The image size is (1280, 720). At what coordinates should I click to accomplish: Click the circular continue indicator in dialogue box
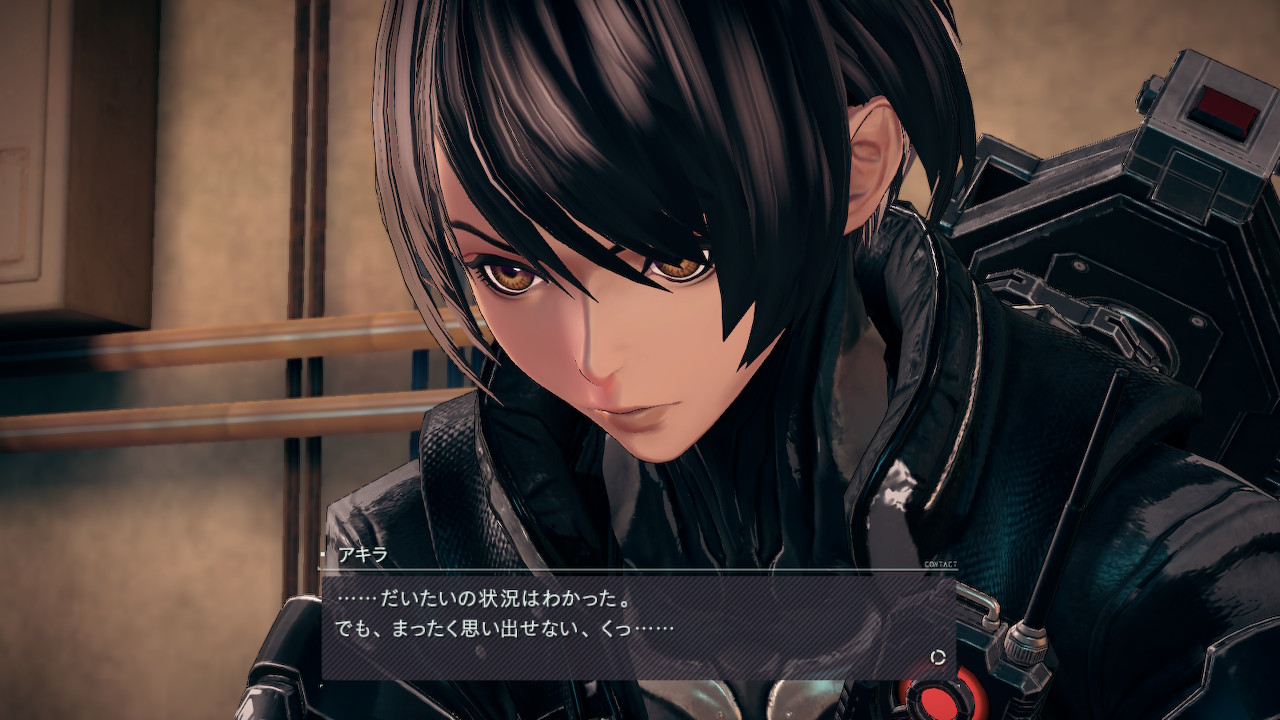click(x=938, y=657)
